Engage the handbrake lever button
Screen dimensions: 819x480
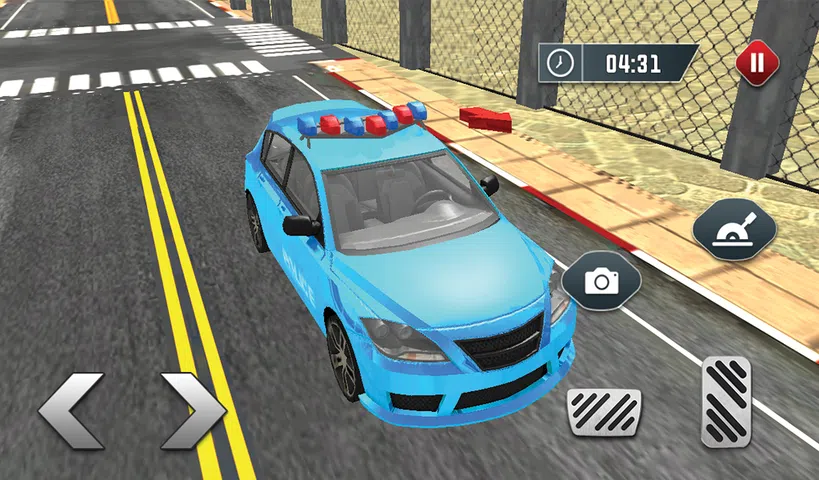click(734, 229)
